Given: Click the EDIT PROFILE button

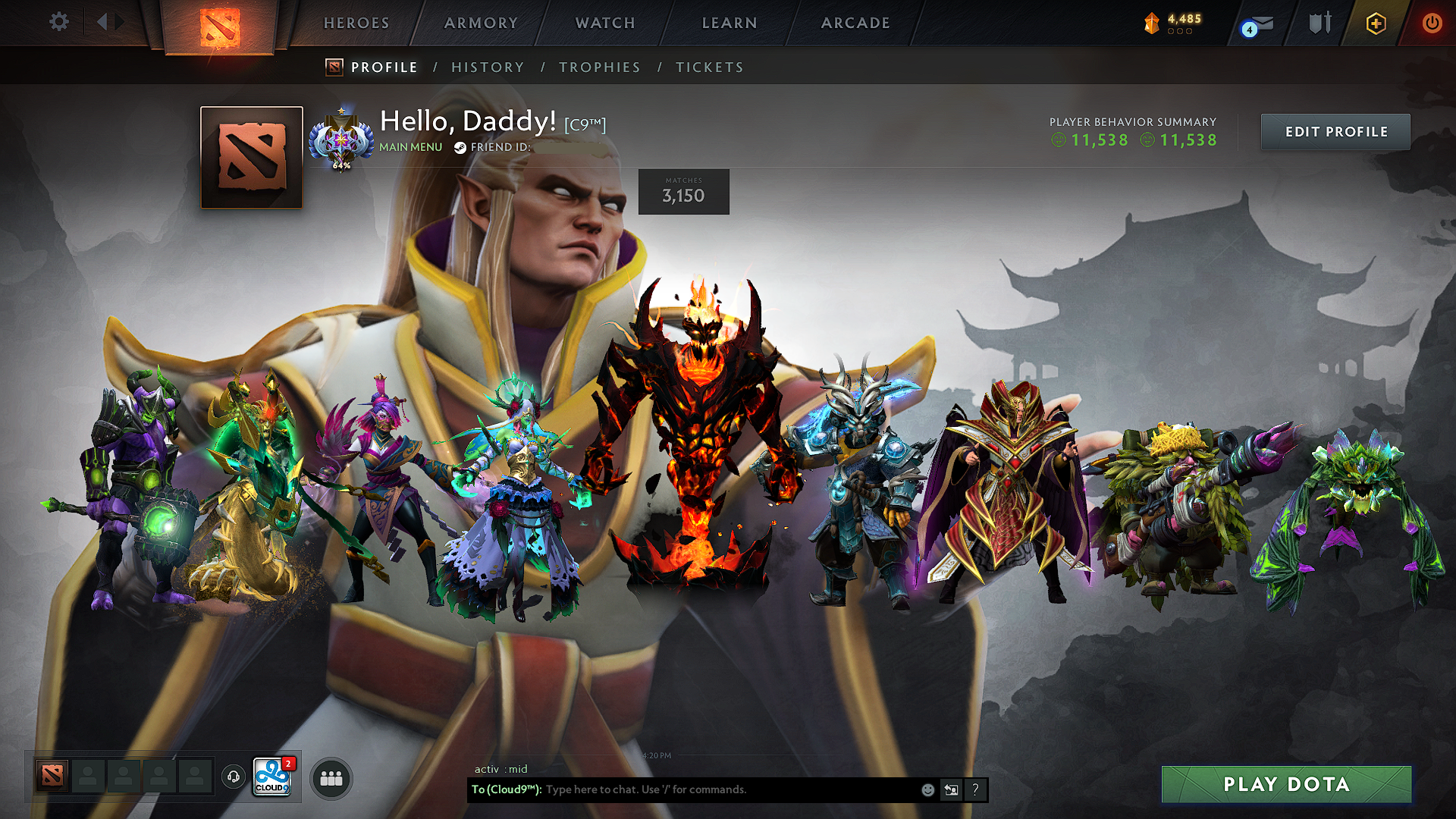Looking at the screenshot, I should [x=1335, y=131].
